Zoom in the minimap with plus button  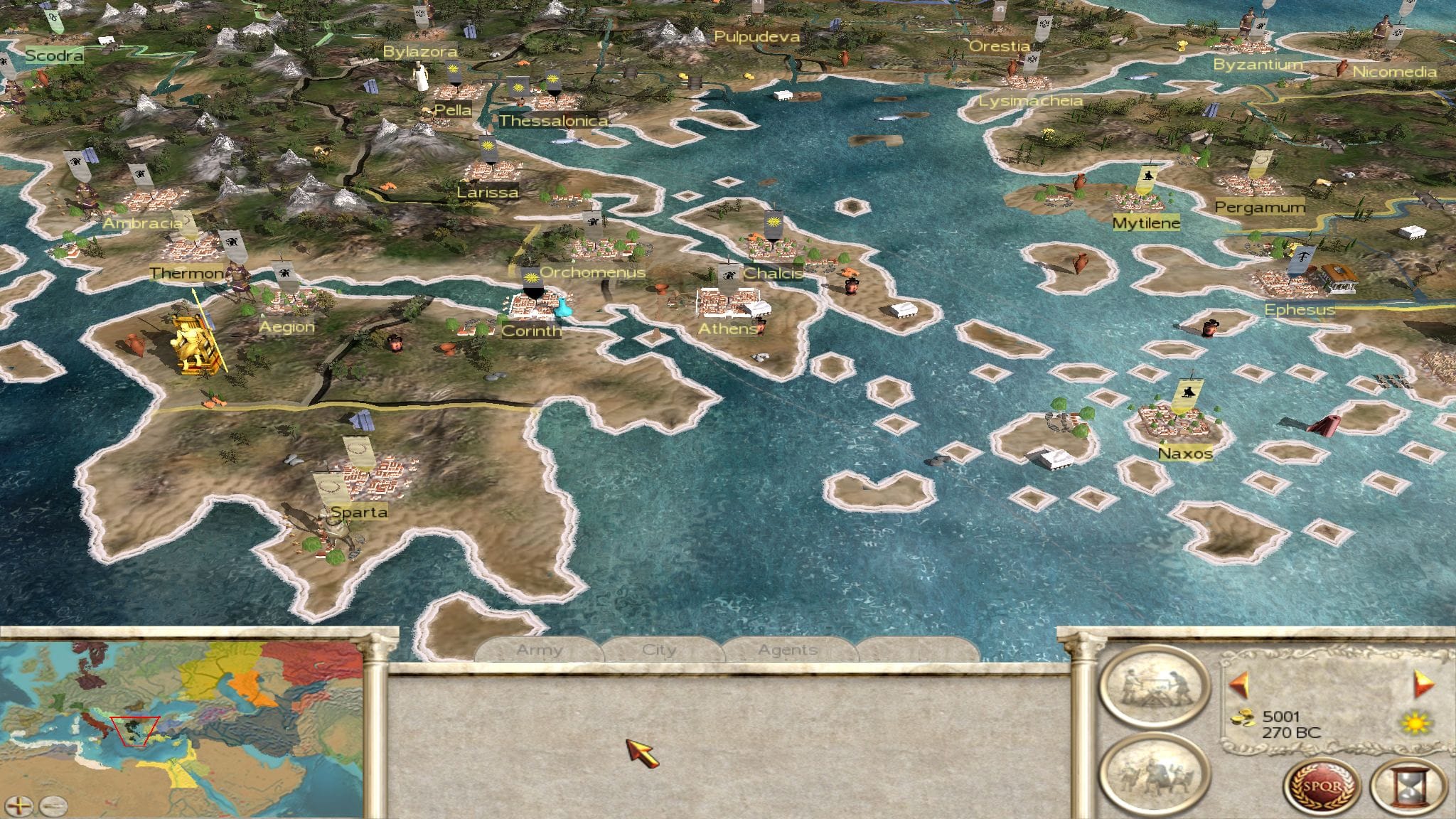tap(22, 805)
